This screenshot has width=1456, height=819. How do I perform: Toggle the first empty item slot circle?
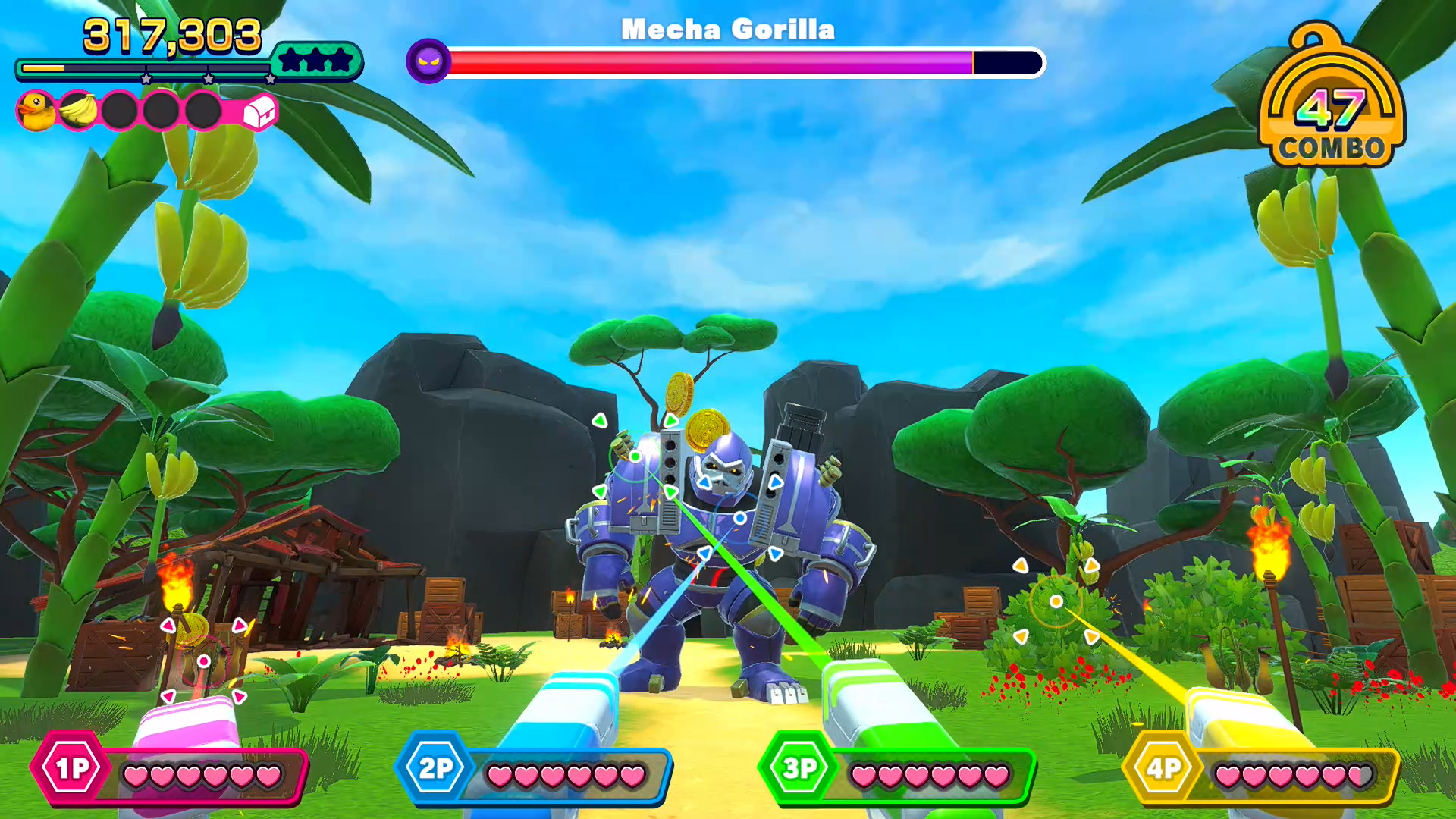118,111
